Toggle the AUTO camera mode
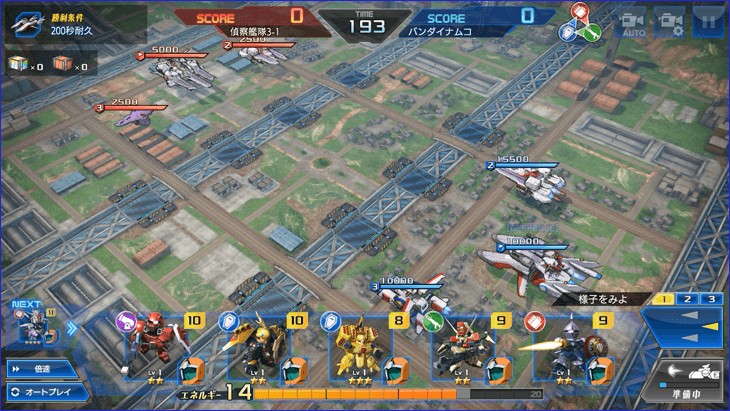 [632, 23]
